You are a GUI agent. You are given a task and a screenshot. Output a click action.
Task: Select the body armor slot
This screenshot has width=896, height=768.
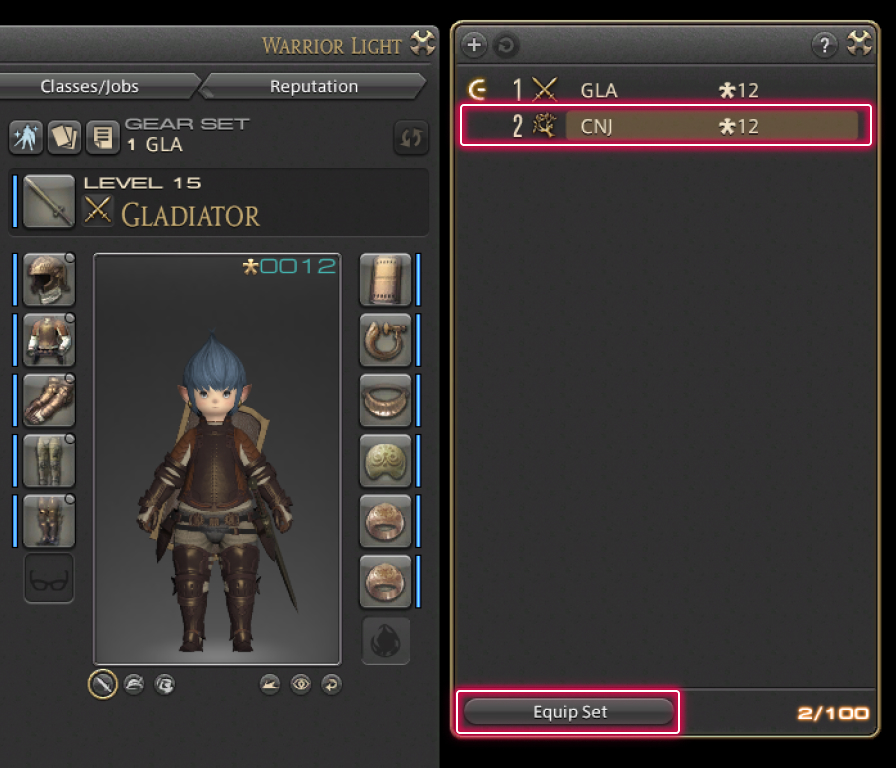point(49,340)
